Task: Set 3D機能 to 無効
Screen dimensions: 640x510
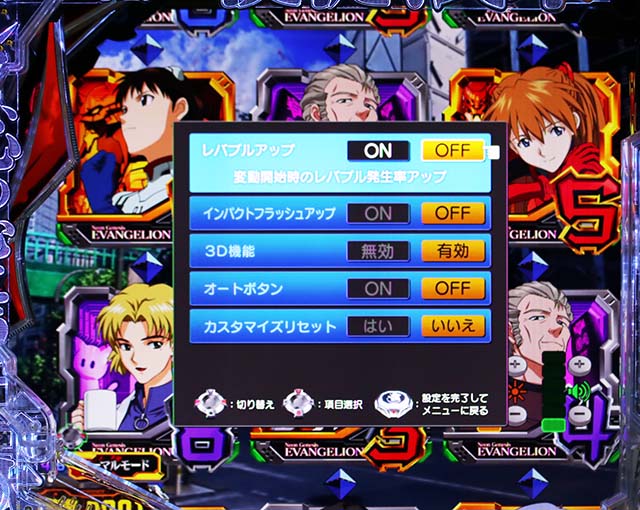Action: click(378, 251)
